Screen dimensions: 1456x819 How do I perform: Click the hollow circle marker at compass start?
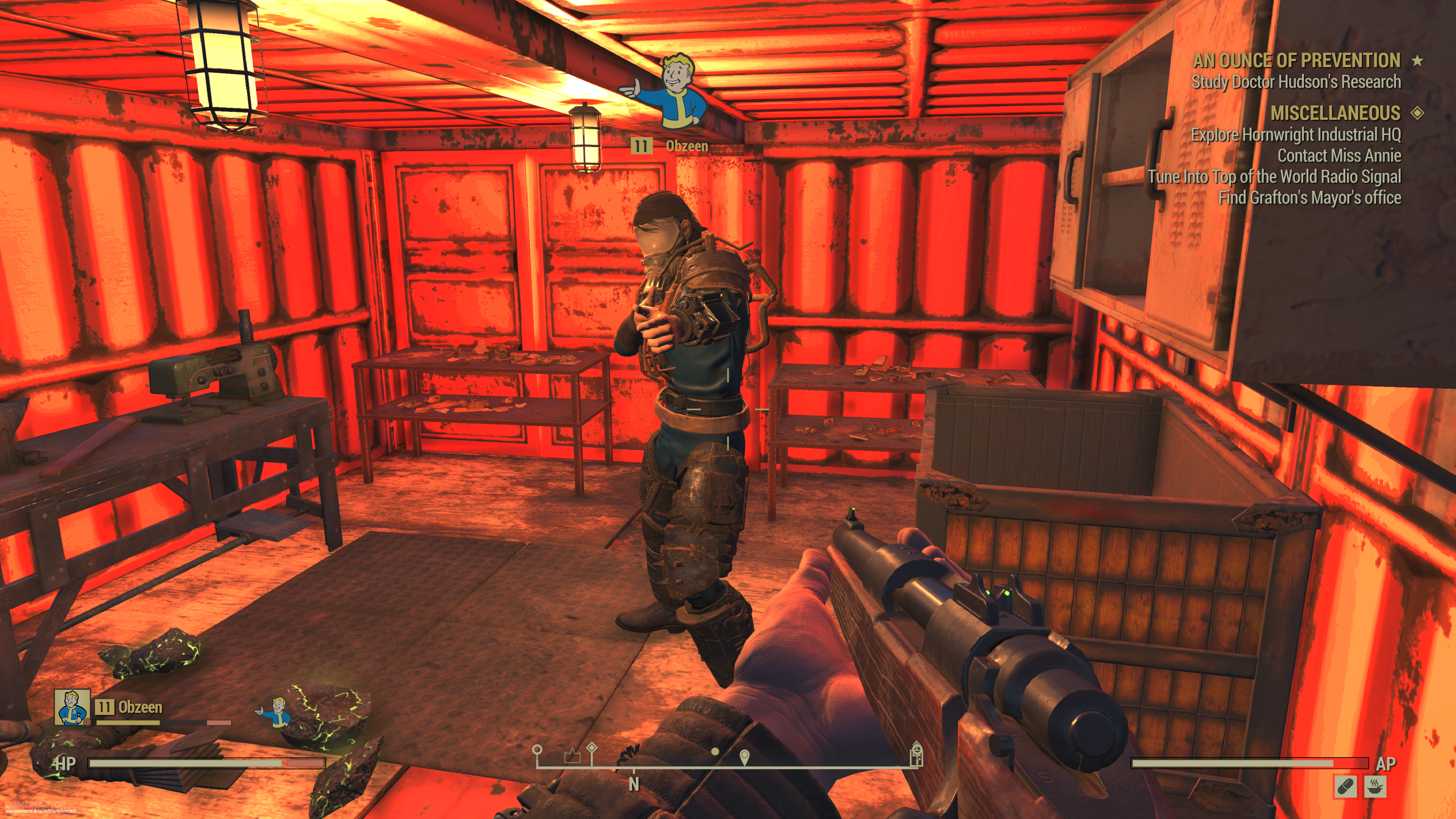point(537,750)
